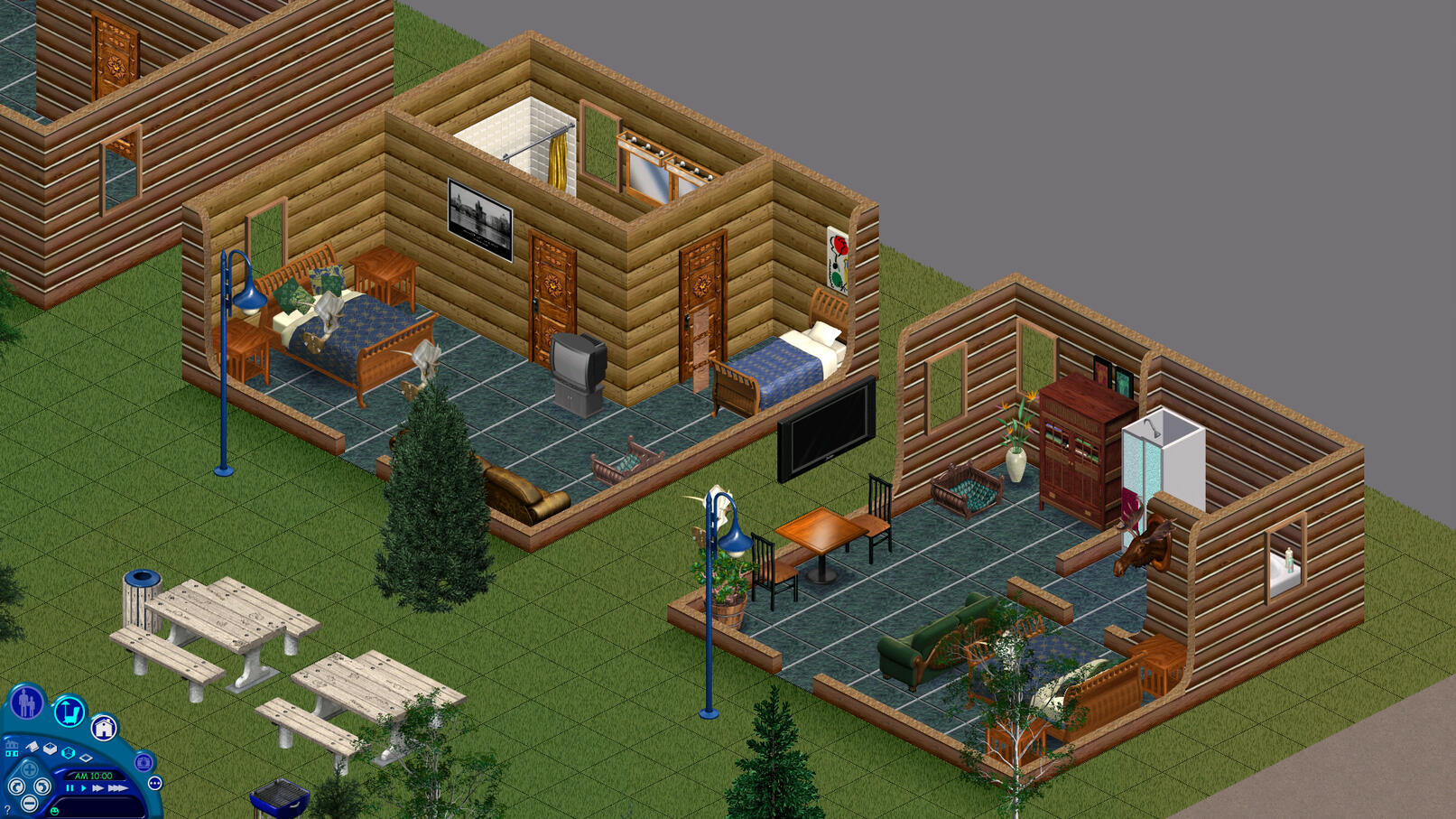This screenshot has width=1456, height=819.
Task: Open help via the question mark icon
Action: [x=7, y=810]
